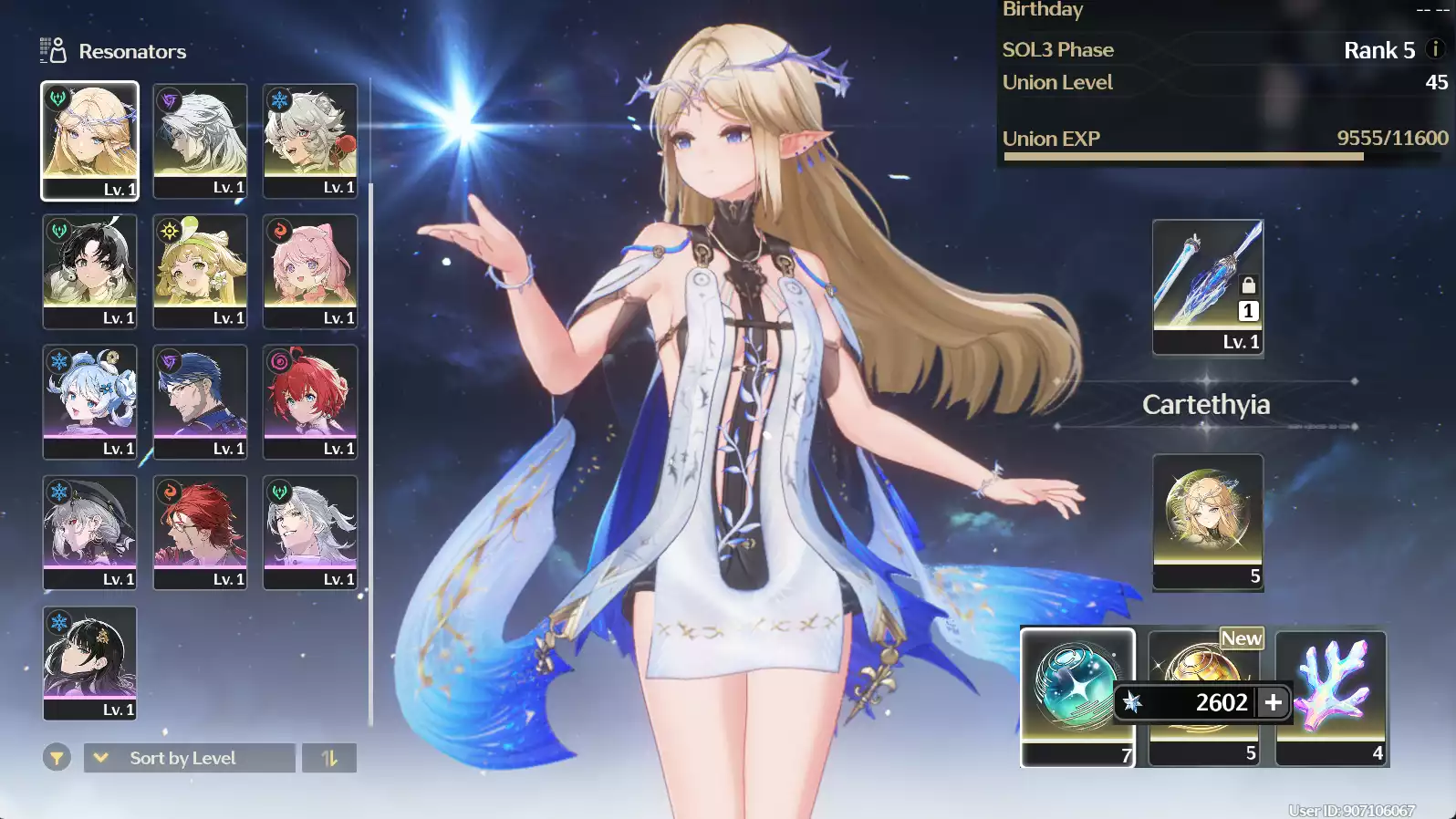Screen dimensions: 1456x819
Task: Click the Cartethyia name label
Action: [1206, 405]
